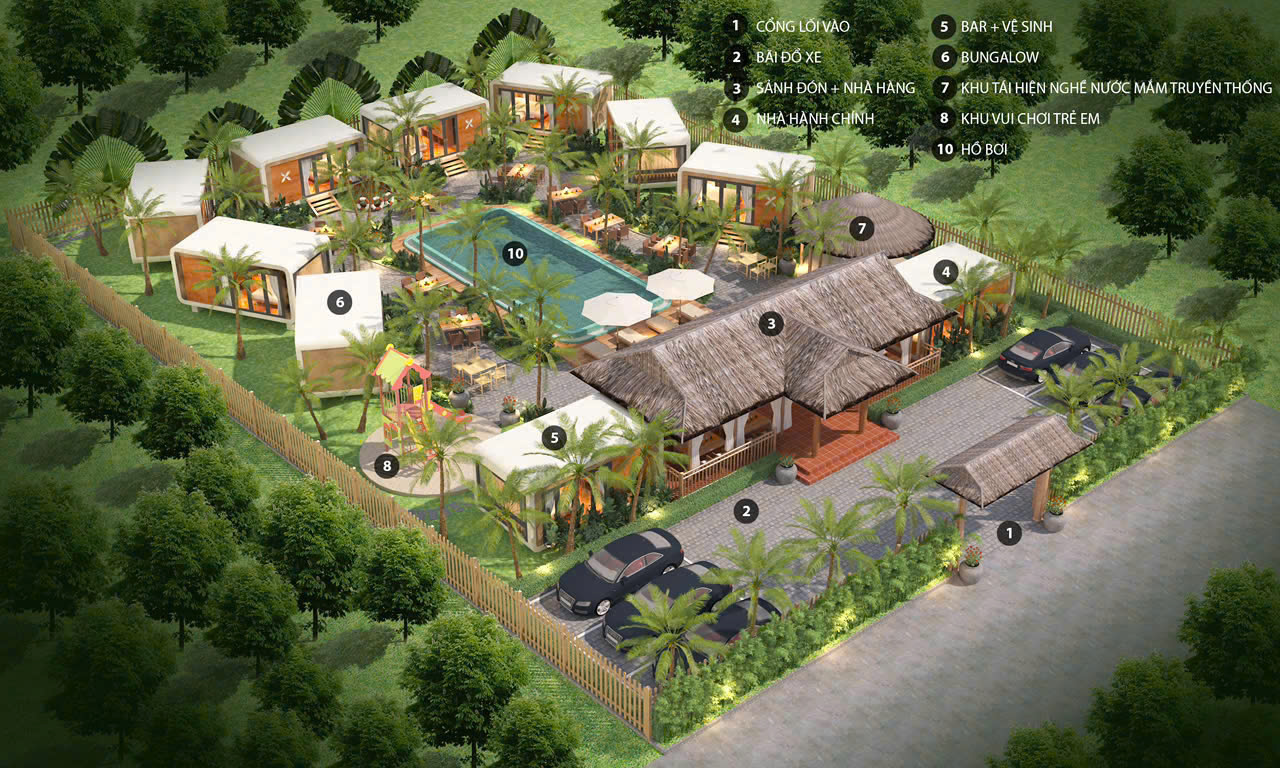
Task: Select marker 3 on the thatched restaurant roof
Action: point(770,323)
